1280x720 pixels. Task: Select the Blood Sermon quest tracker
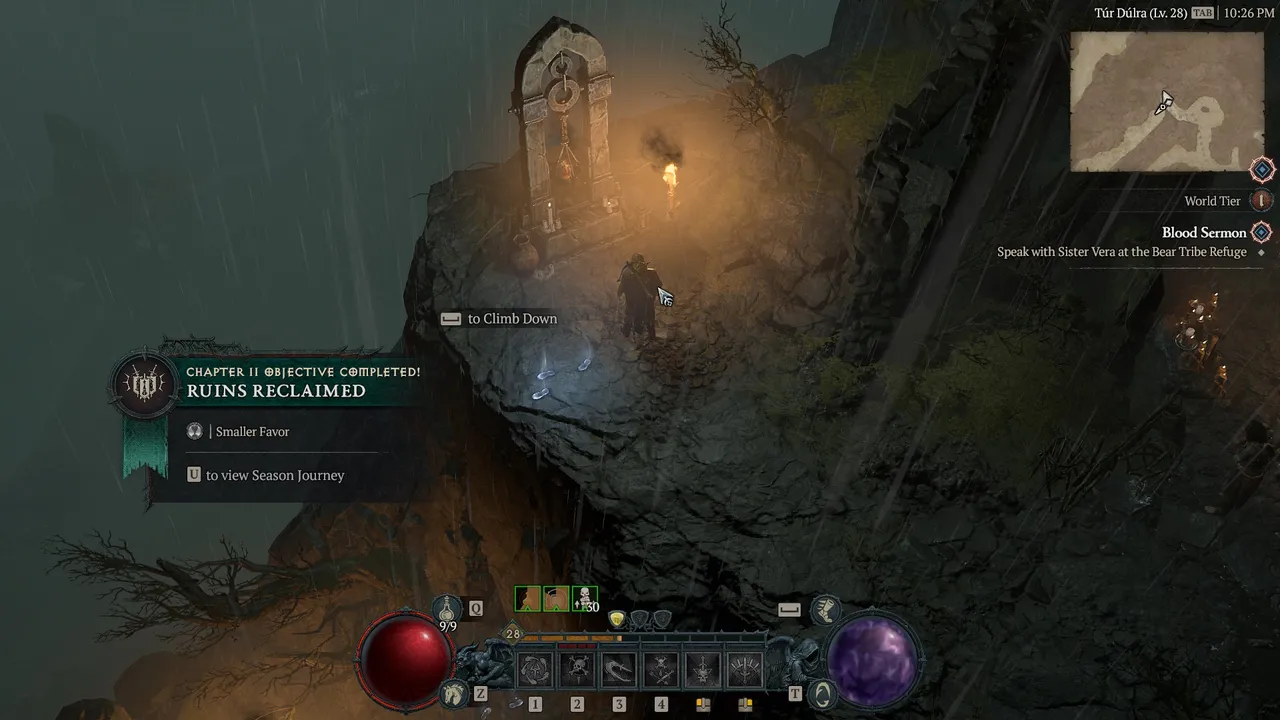coord(1204,233)
